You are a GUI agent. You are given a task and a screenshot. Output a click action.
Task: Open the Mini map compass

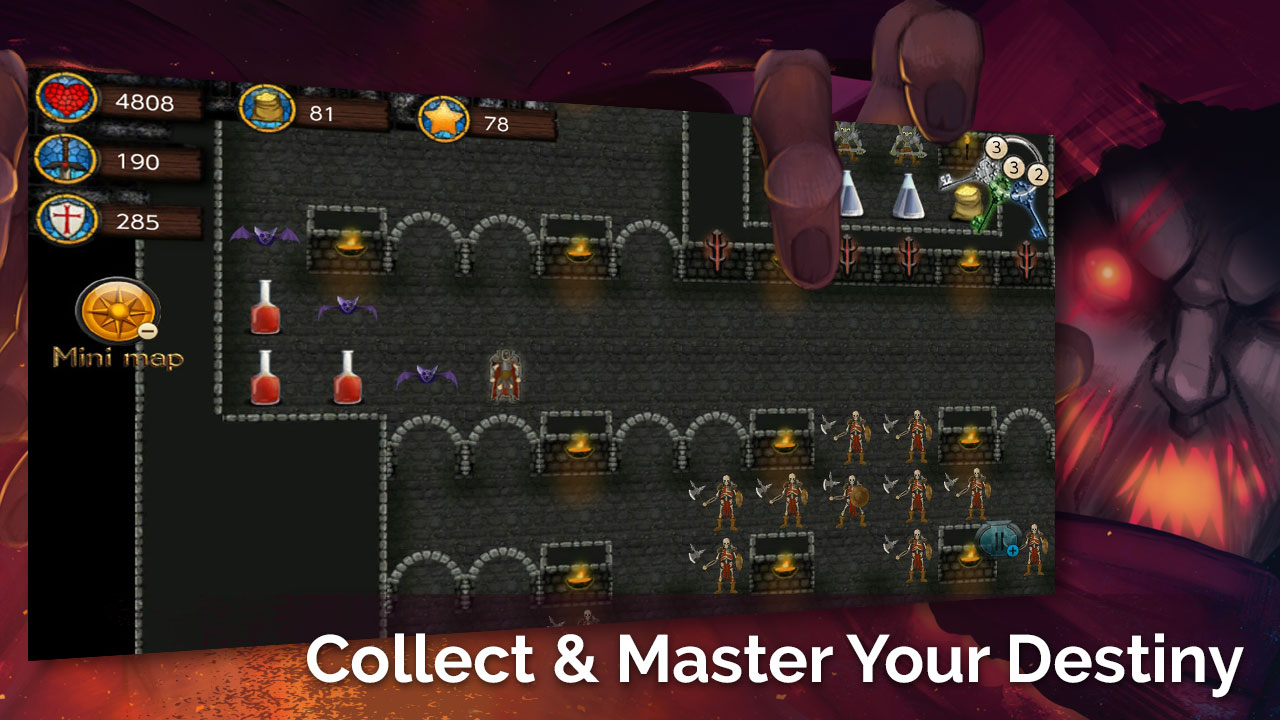point(118,313)
